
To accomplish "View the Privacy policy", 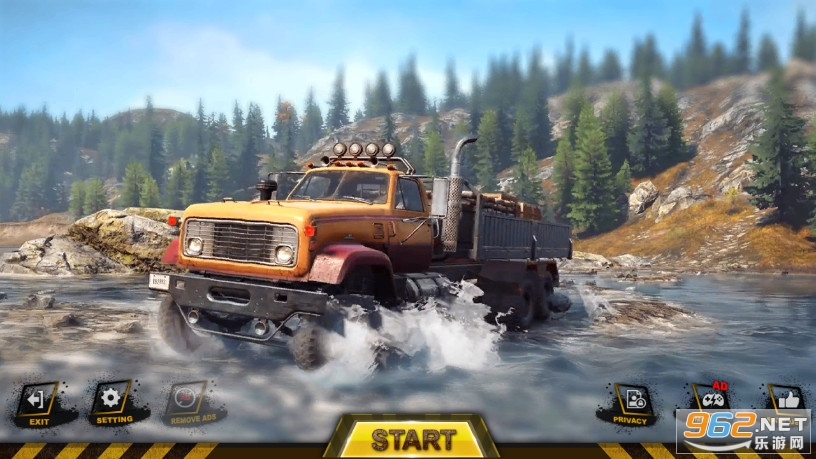I will pyautogui.click(x=631, y=402).
